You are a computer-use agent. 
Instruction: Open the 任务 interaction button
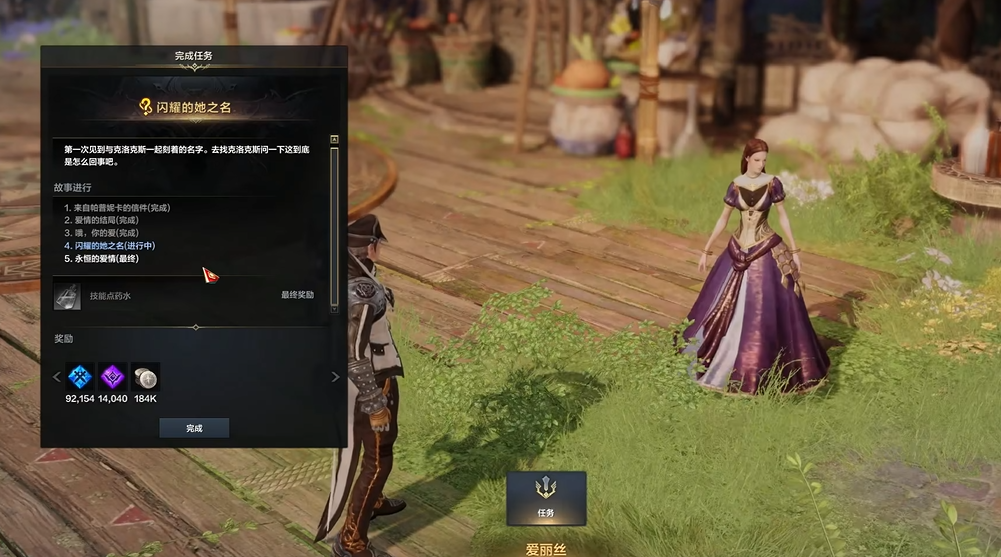click(545, 498)
